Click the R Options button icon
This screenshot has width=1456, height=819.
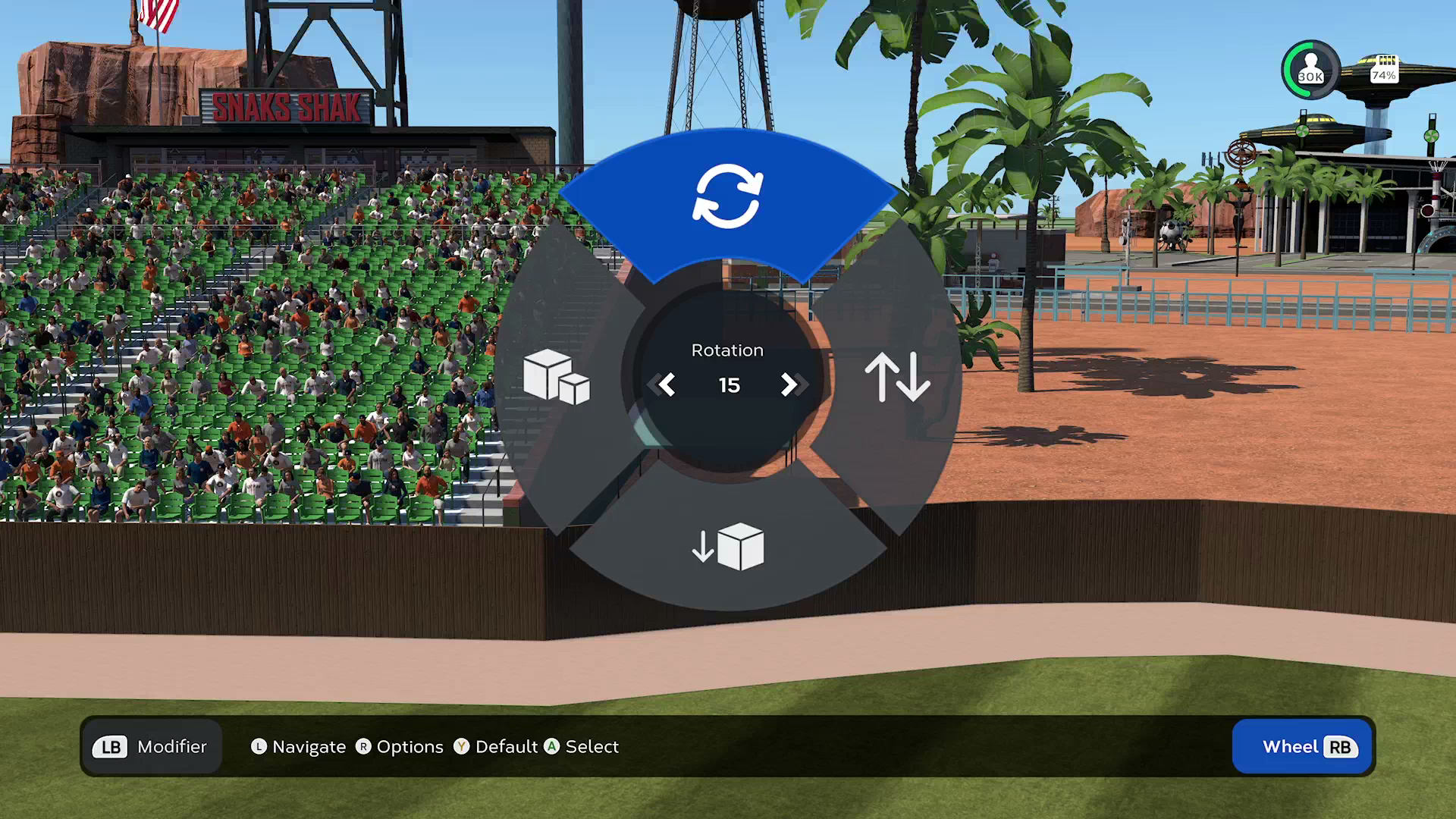pos(364,747)
